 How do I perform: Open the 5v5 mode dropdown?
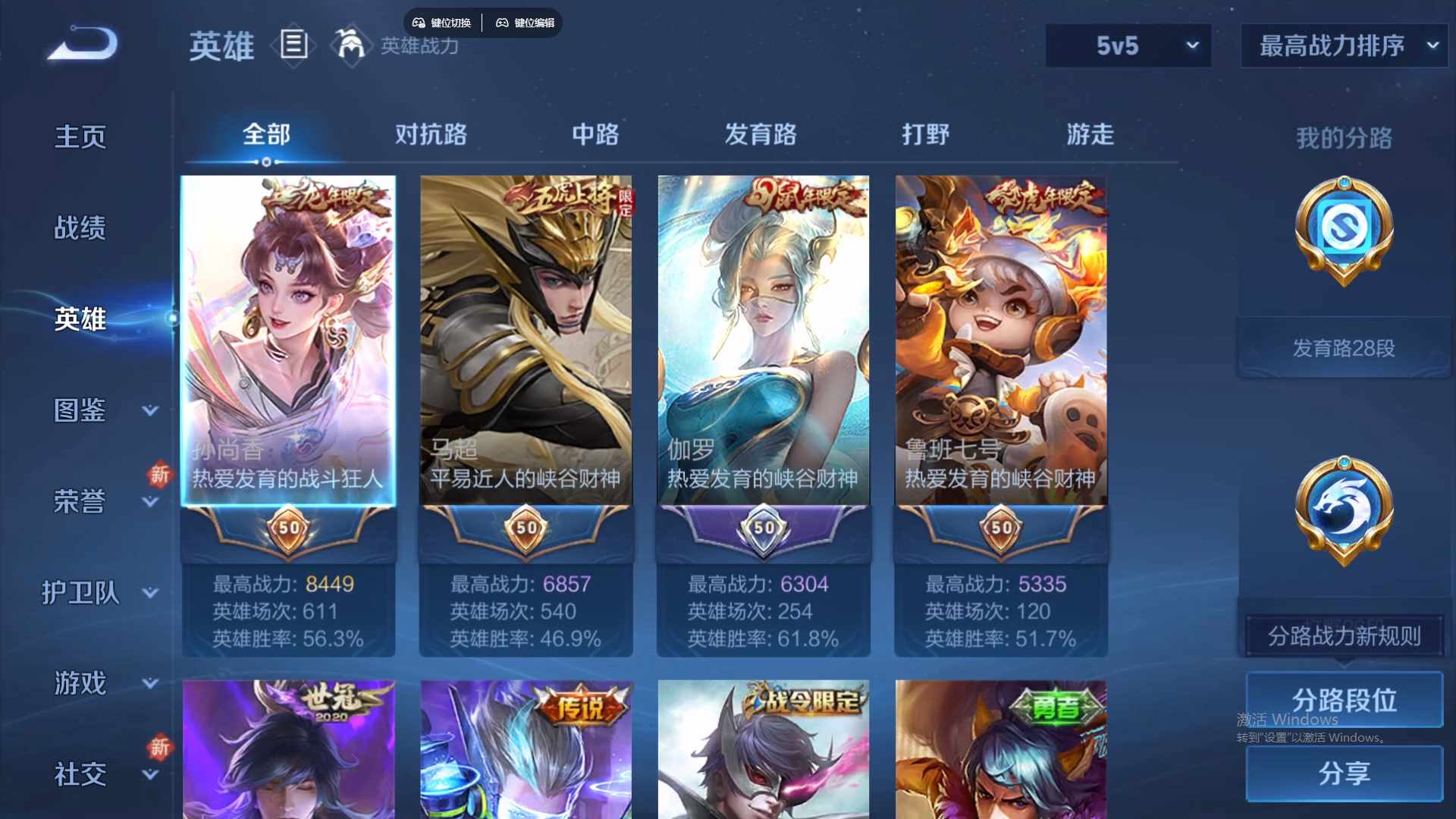coord(1128,45)
